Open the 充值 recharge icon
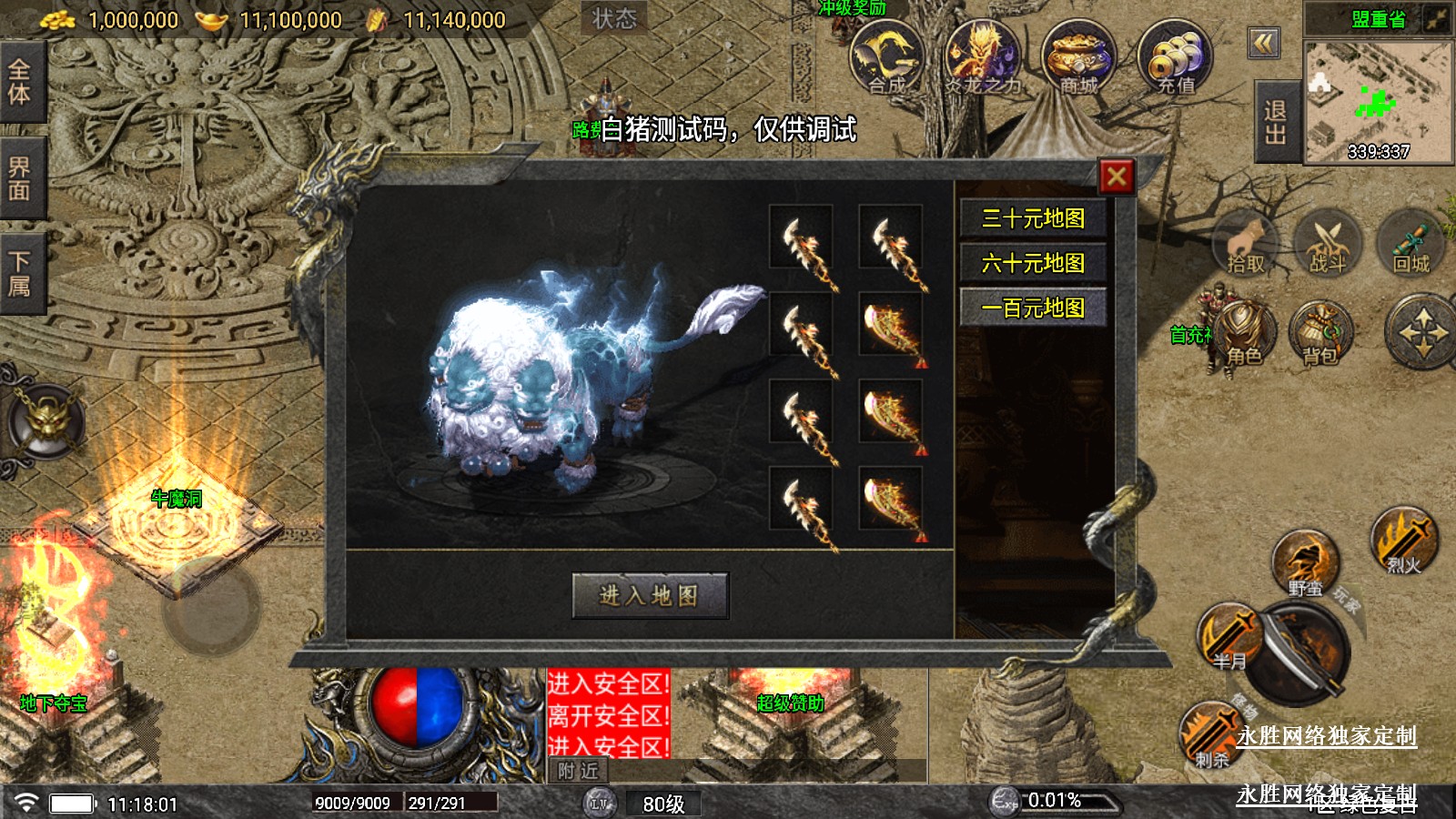 [x=1175, y=58]
